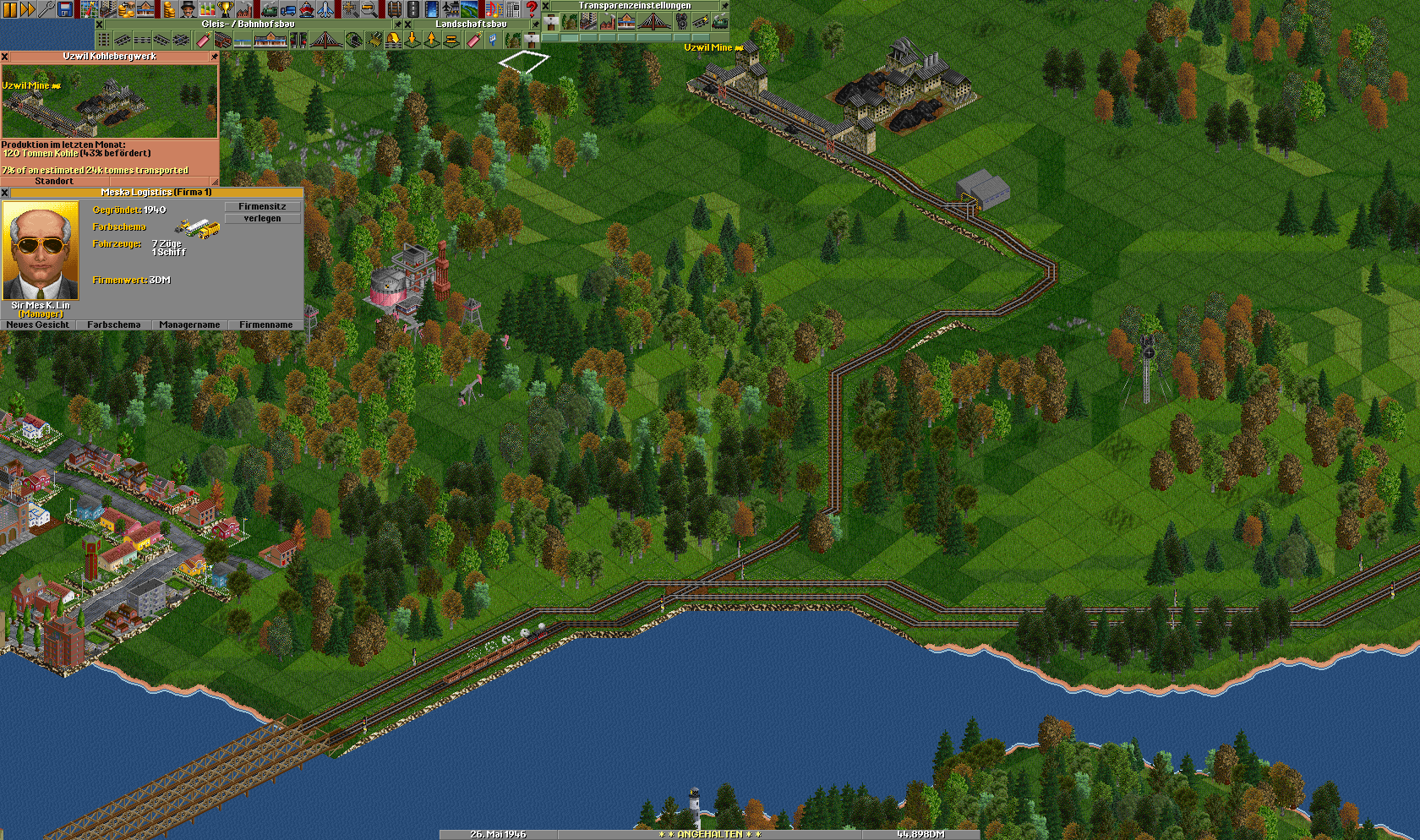
Task: Open the finances gold coin stack icon
Action: tap(168, 9)
